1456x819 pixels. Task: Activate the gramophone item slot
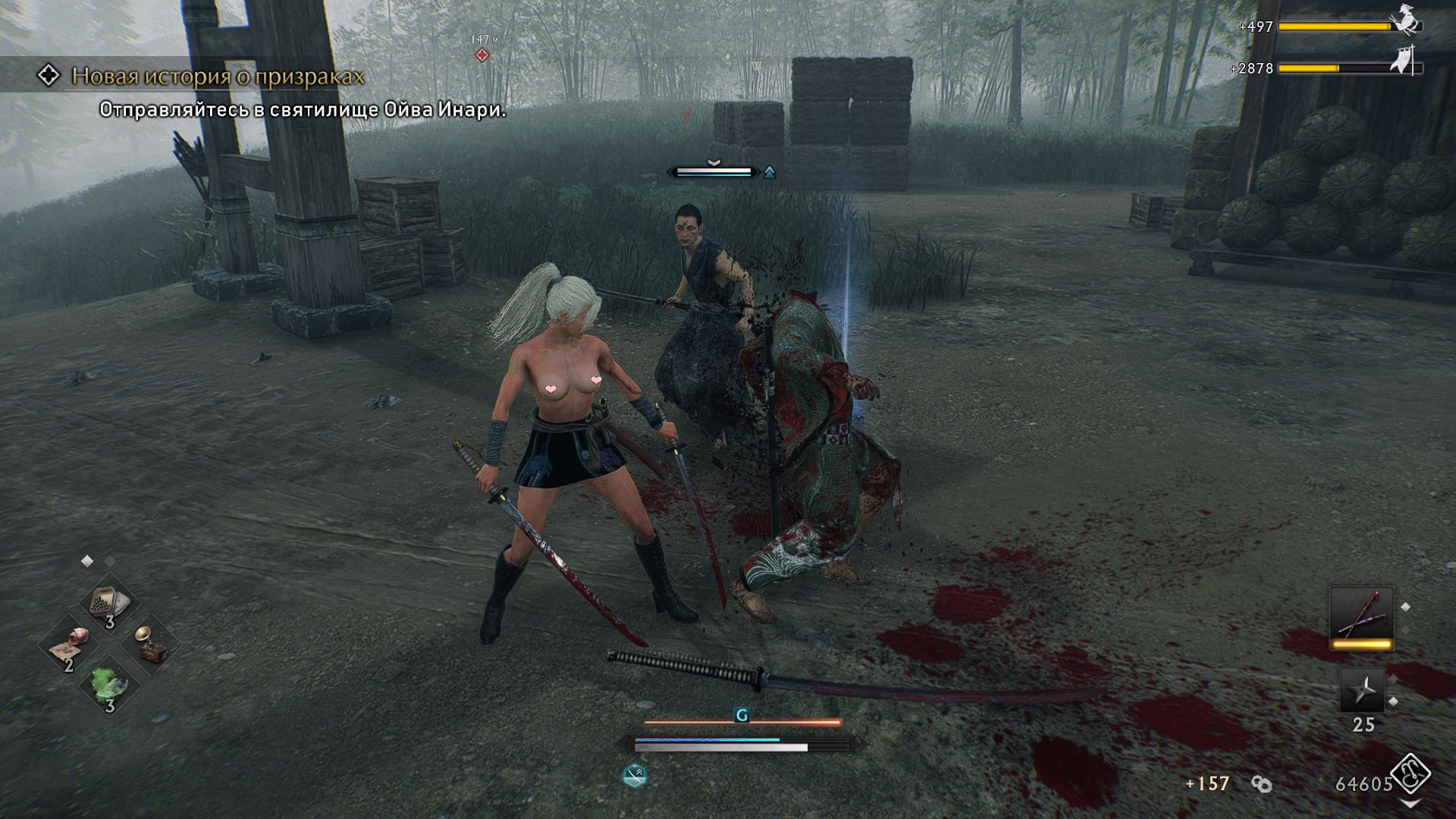point(150,645)
